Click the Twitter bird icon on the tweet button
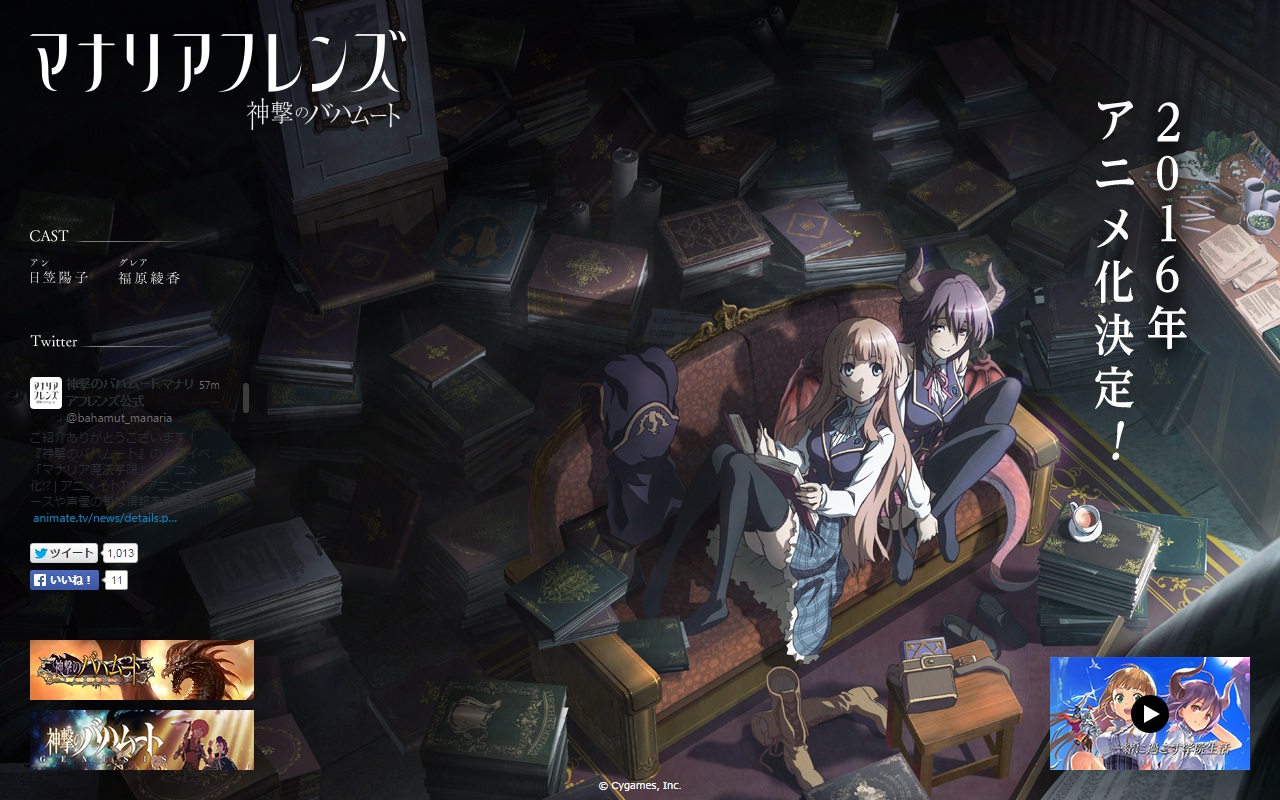This screenshot has width=1280, height=800. pyautogui.click(x=40, y=553)
